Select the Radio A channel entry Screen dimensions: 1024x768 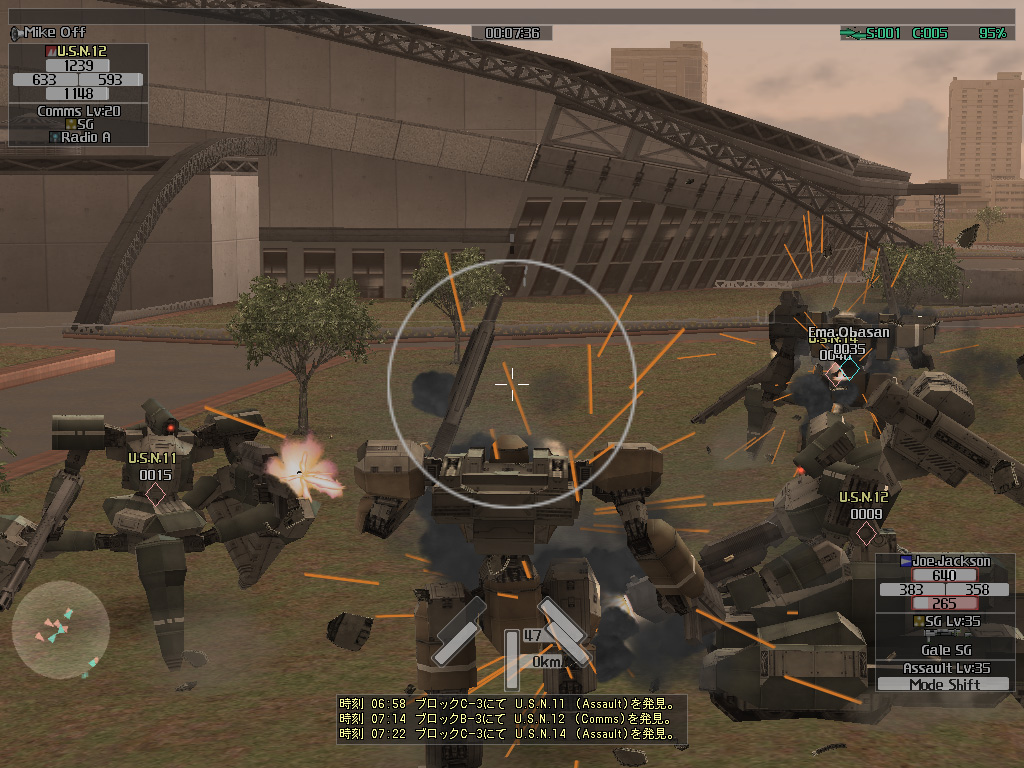(80, 137)
